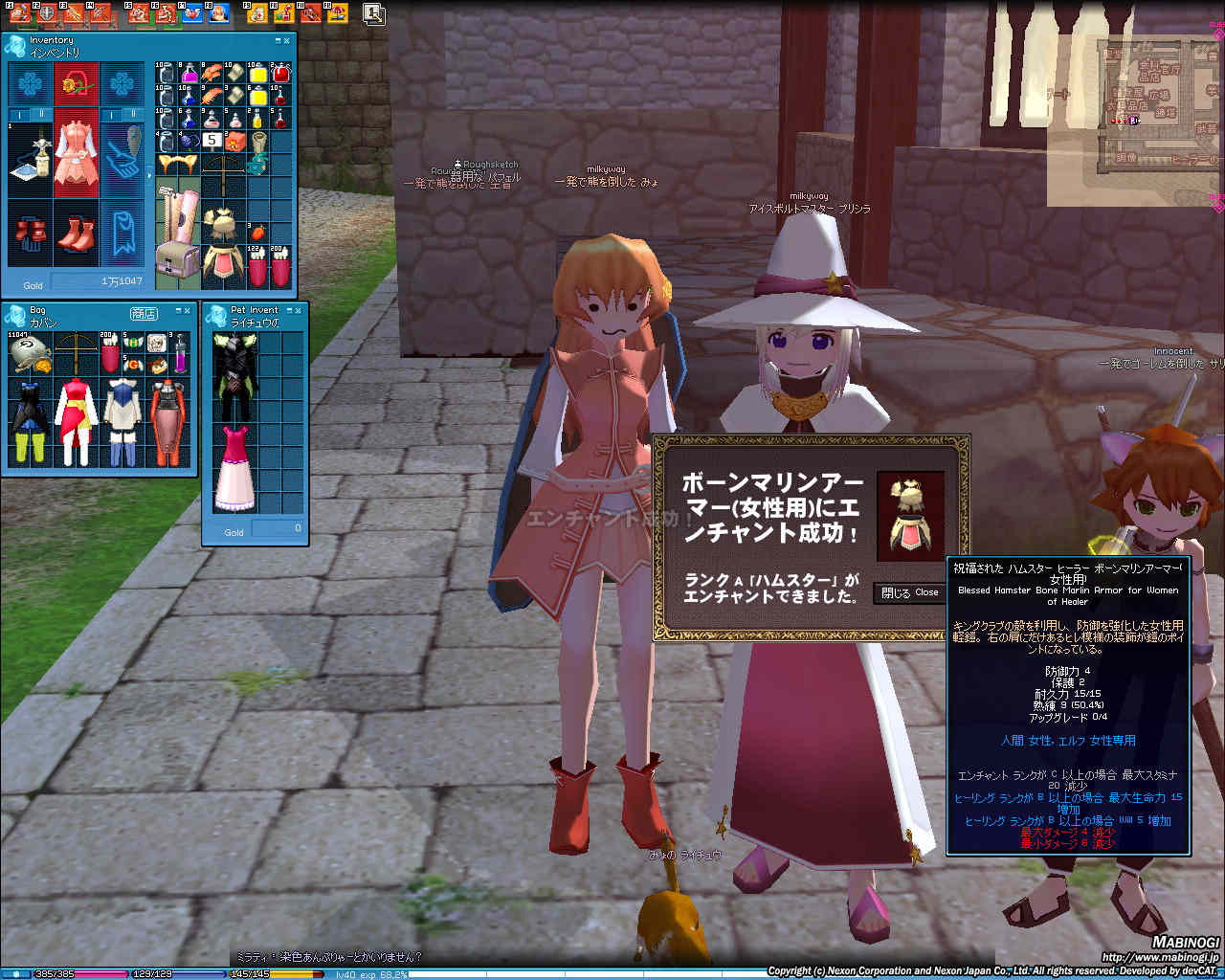Viewport: 1225px width, 980px height.
Task: Close the enchant success dialog
Action: pos(910,592)
